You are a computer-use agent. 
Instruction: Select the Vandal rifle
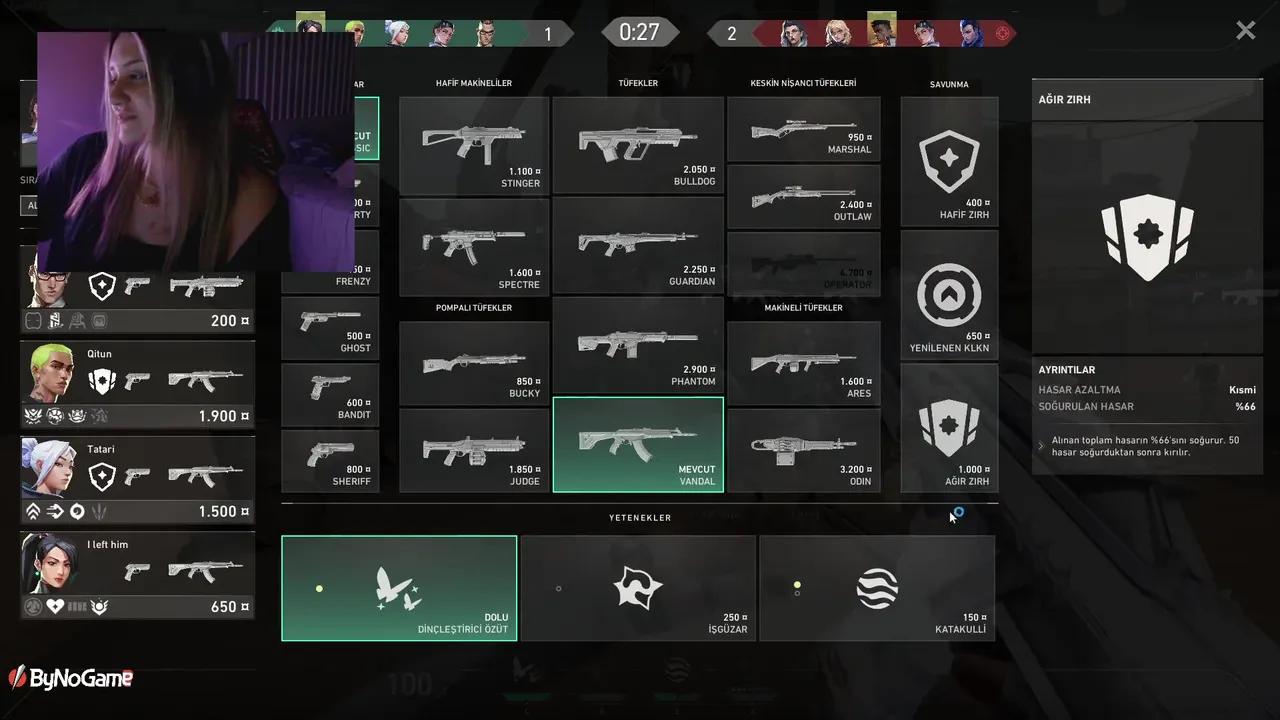tap(638, 444)
